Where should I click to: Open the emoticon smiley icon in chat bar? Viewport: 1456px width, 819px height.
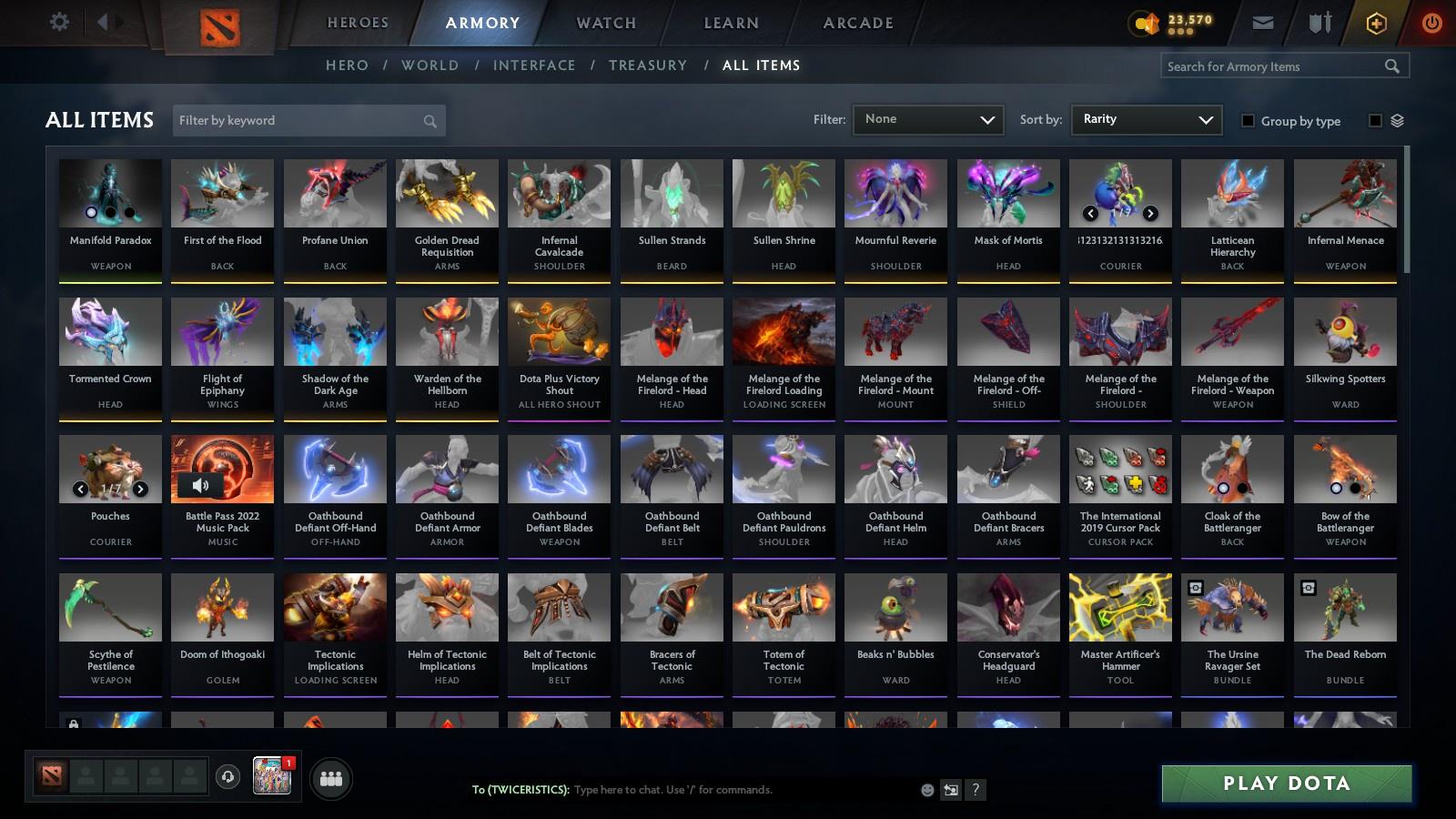926,790
